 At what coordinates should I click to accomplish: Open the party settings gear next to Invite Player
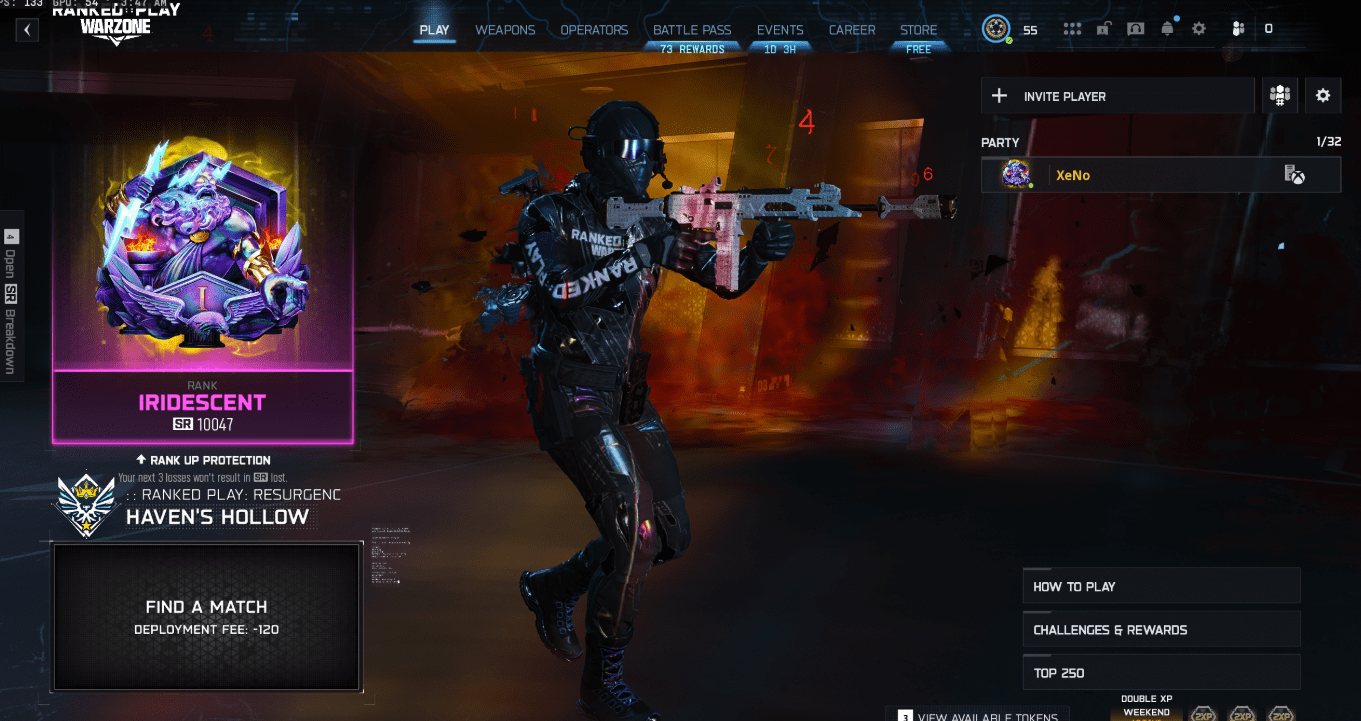[1323, 95]
